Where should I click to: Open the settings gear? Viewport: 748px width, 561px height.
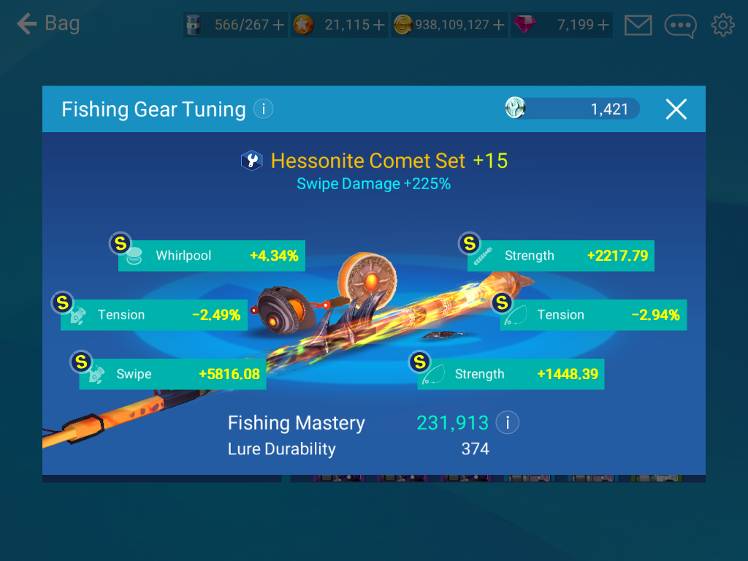pyautogui.click(x=722, y=25)
